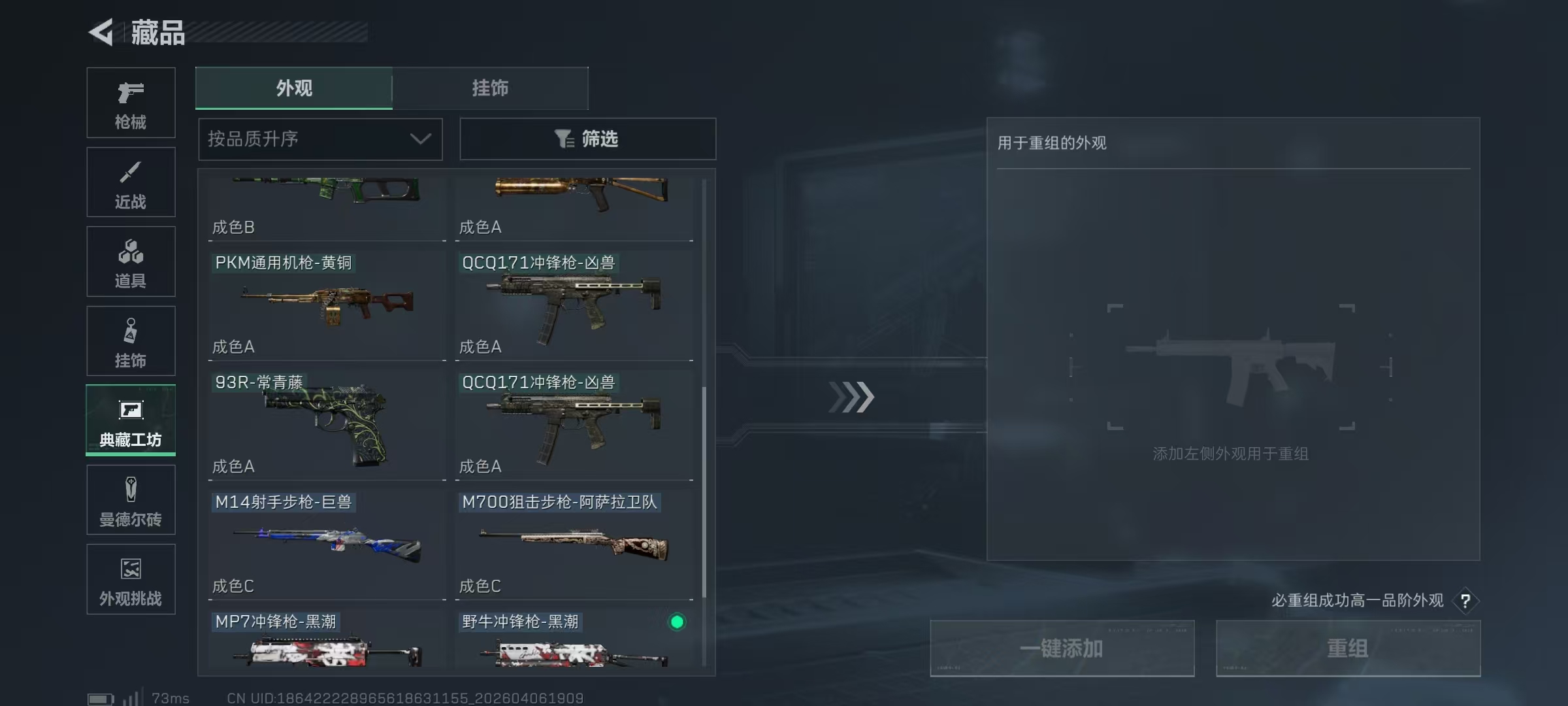Open the 曼德尔砖 section

[x=130, y=500]
